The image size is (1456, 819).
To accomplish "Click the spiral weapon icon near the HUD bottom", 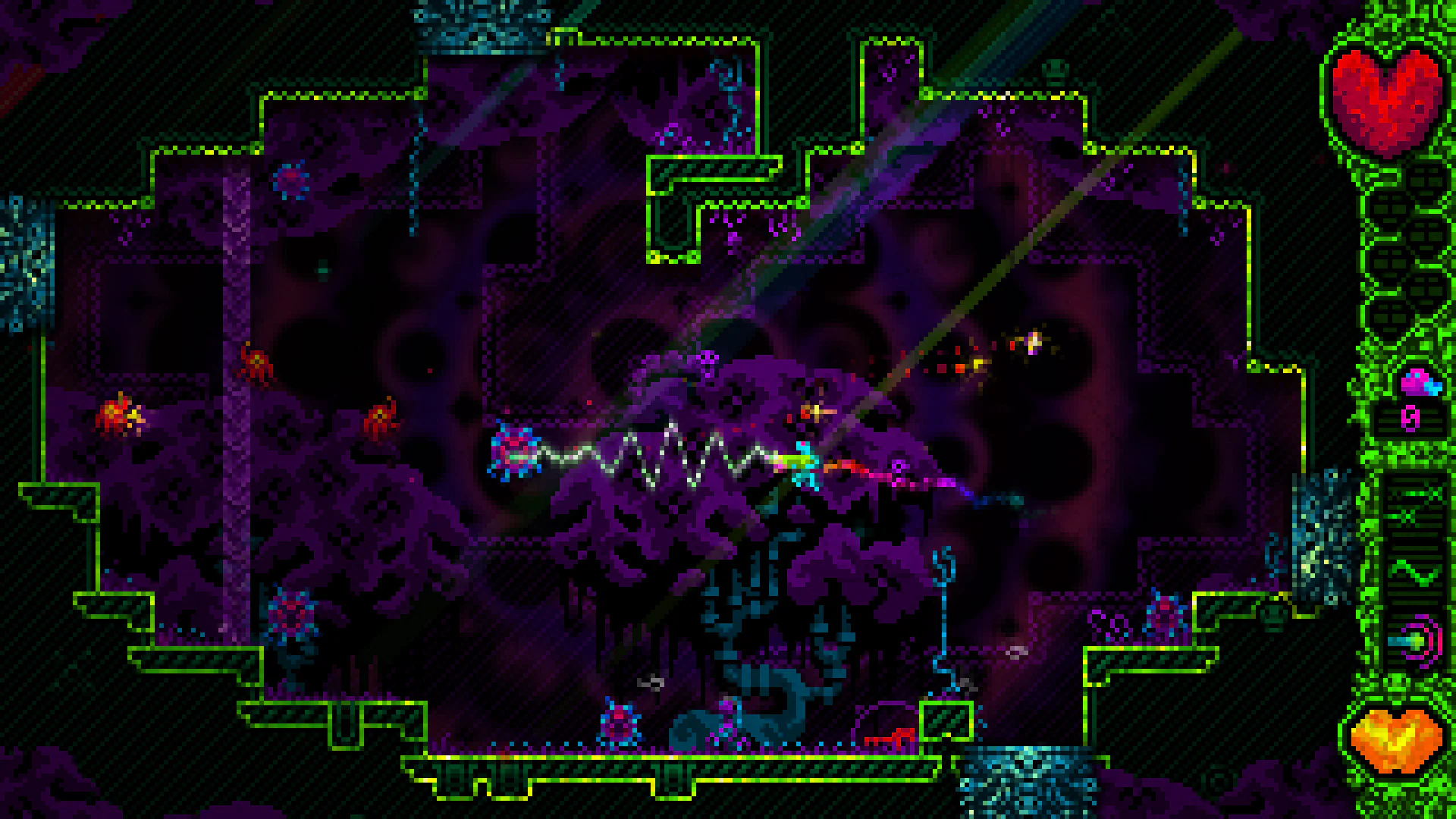I will (x=1415, y=642).
